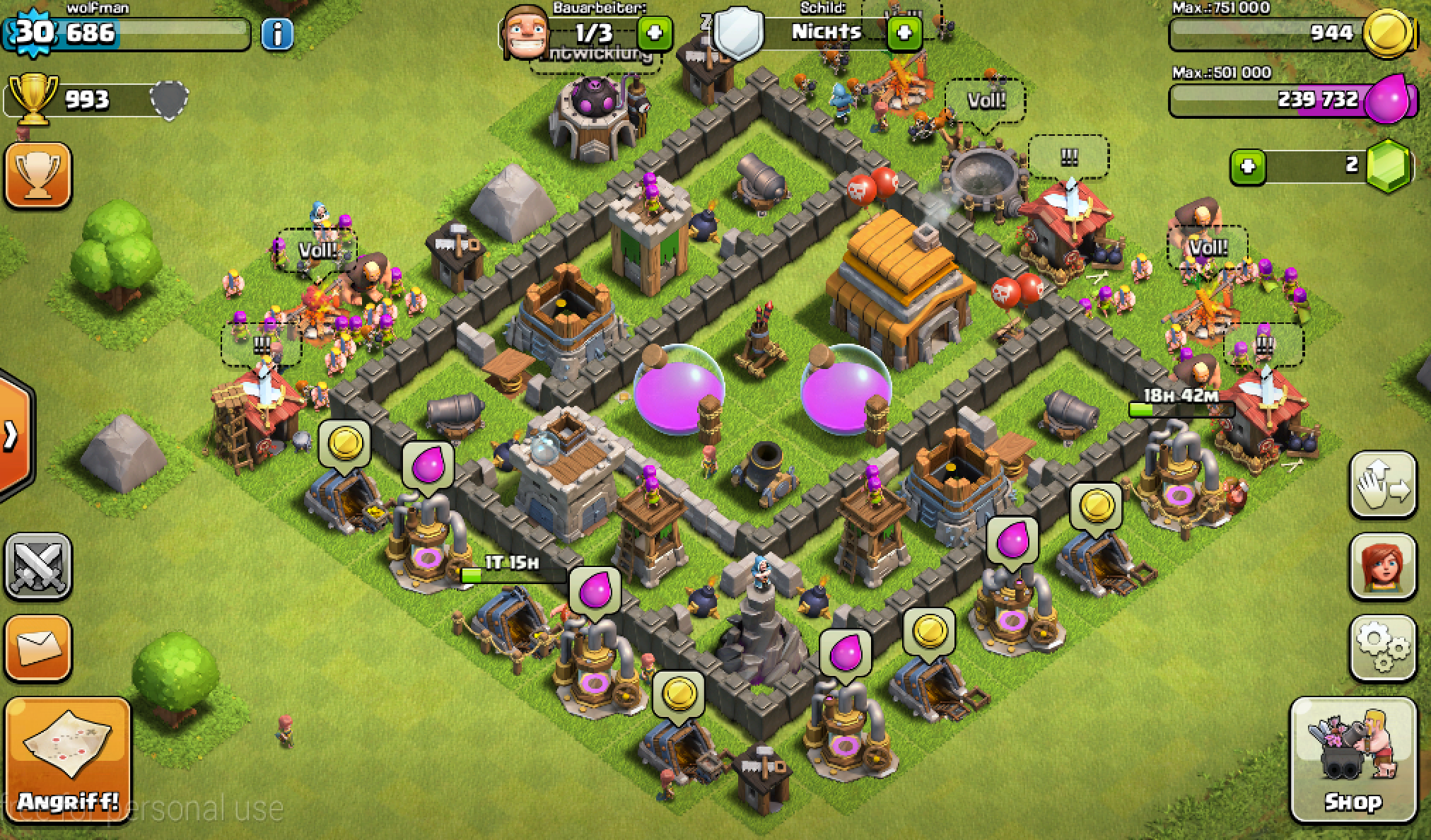
Task: Open the trophy leaderboard button
Action: [x=38, y=175]
